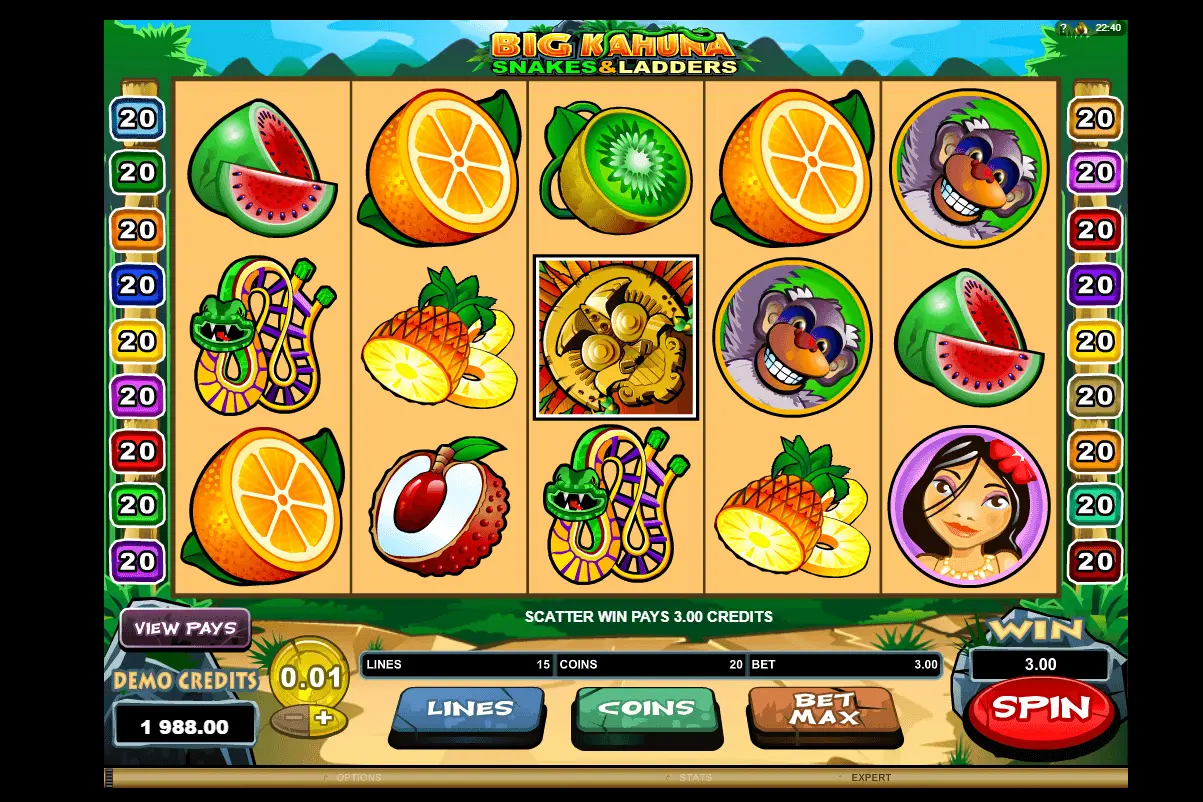The image size is (1203, 802).
Task: Select the green Coins button
Action: (x=646, y=709)
